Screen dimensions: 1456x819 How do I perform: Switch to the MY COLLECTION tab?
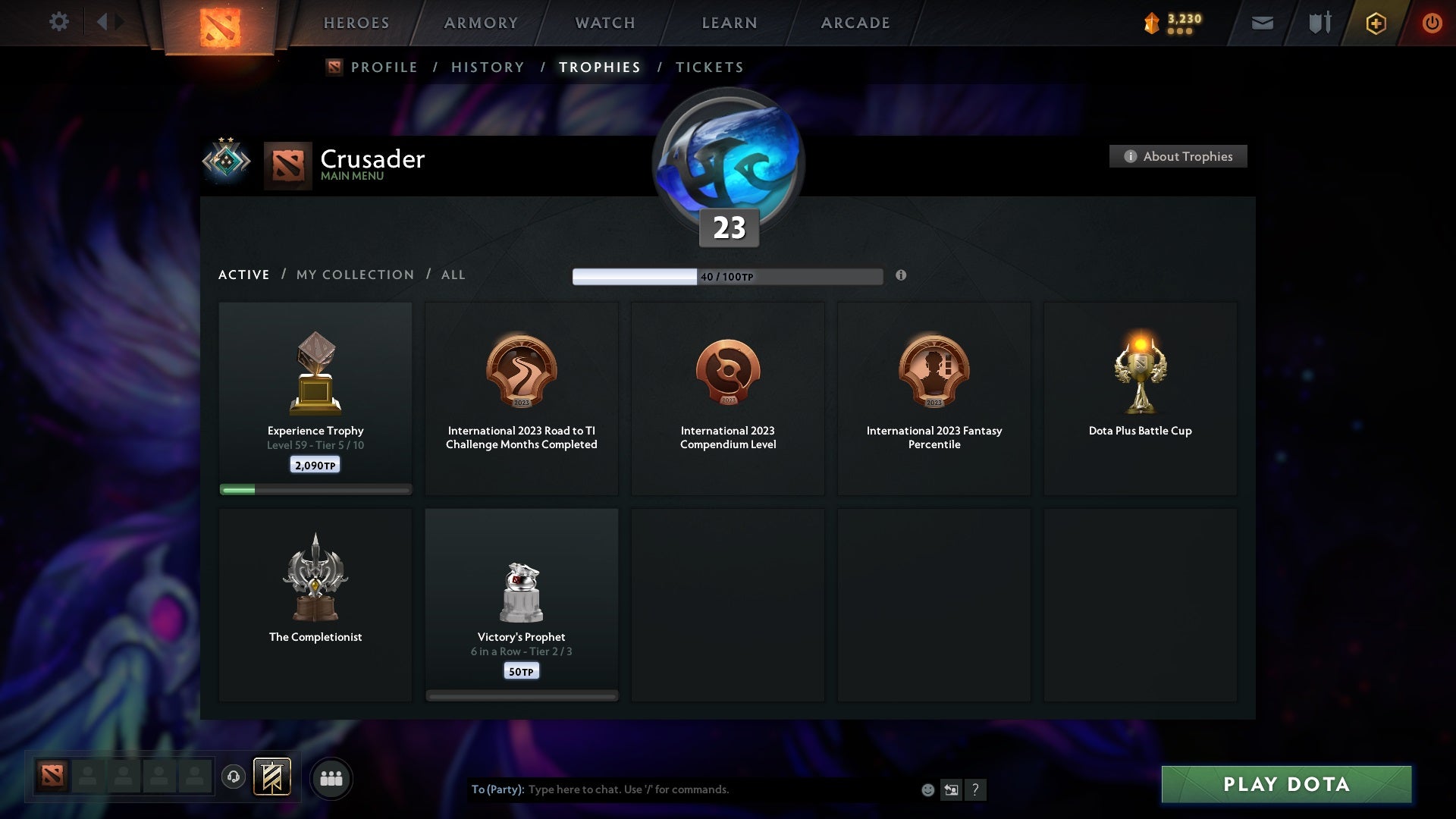coord(354,275)
